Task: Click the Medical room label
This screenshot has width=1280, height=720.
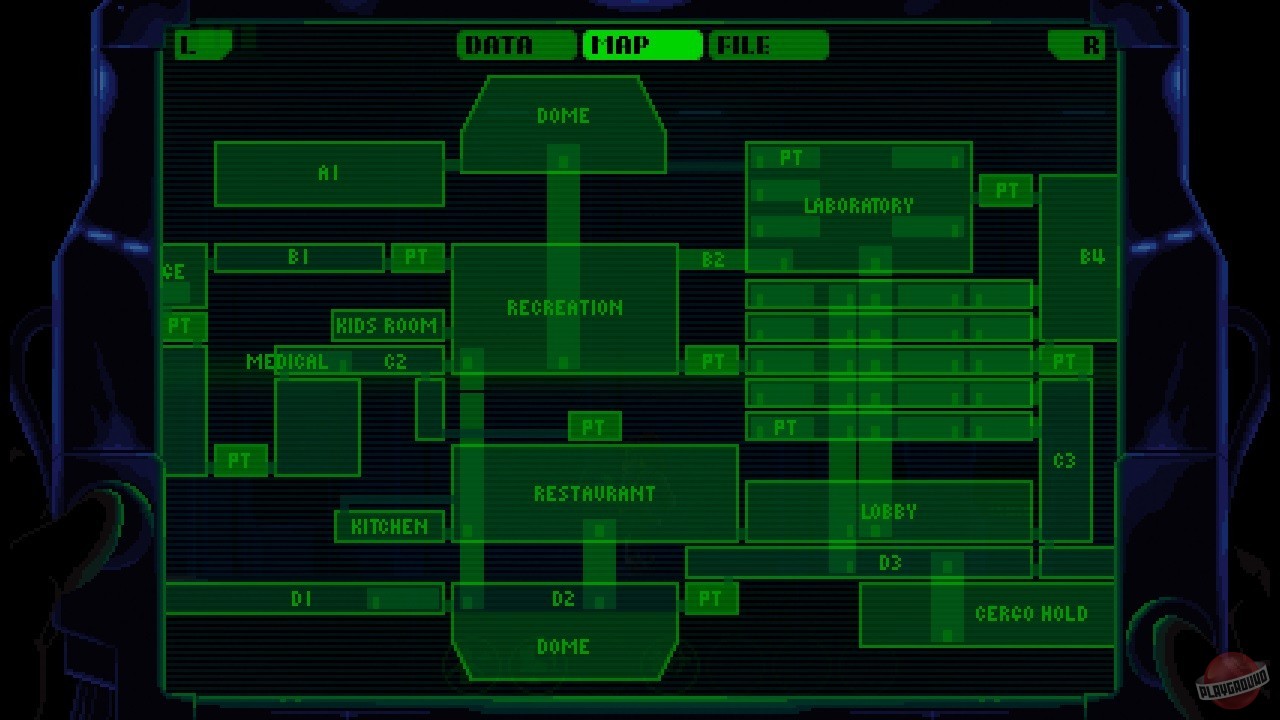Action: pos(290,362)
